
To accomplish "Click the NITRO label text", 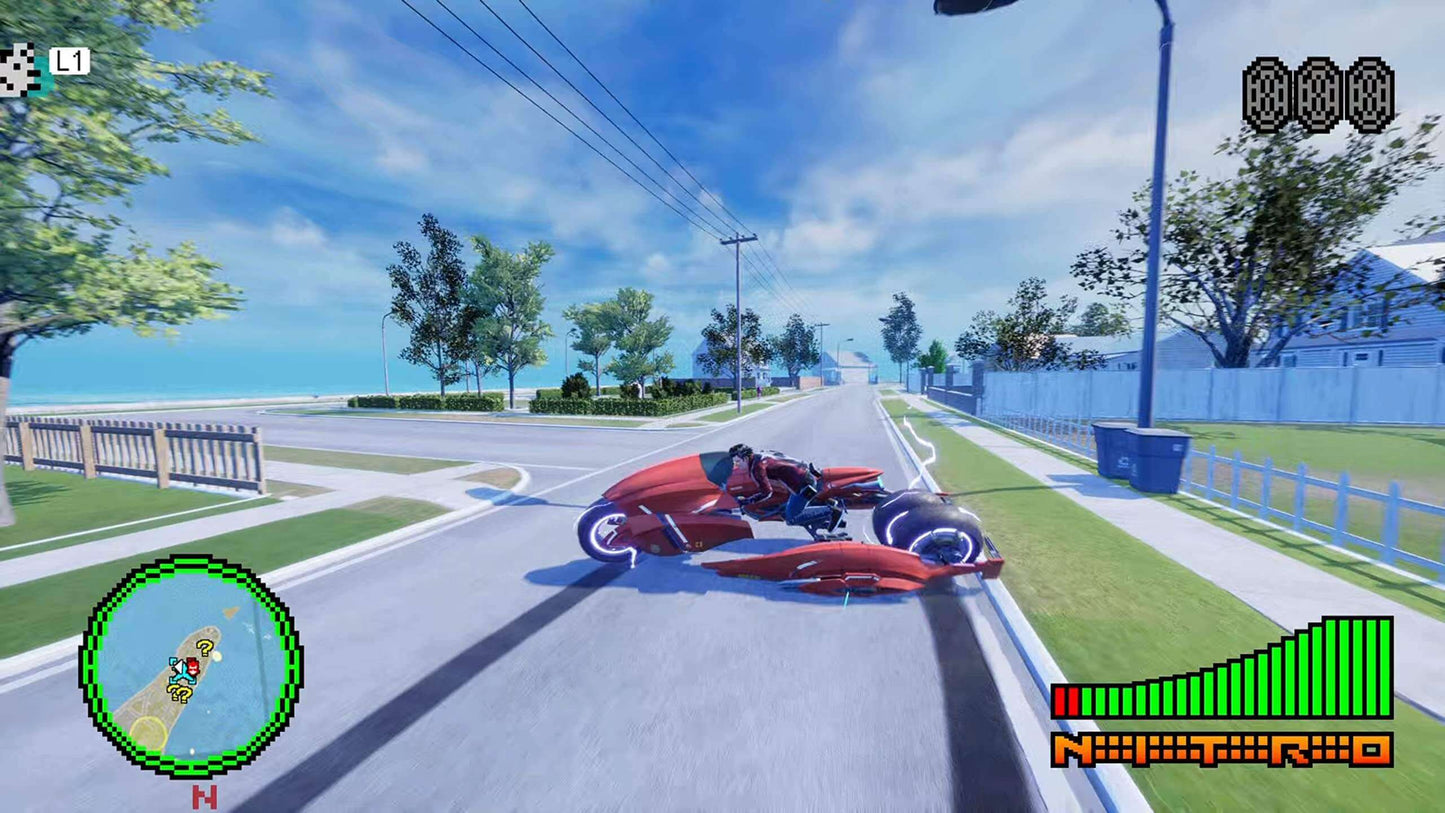I will 1222,749.
